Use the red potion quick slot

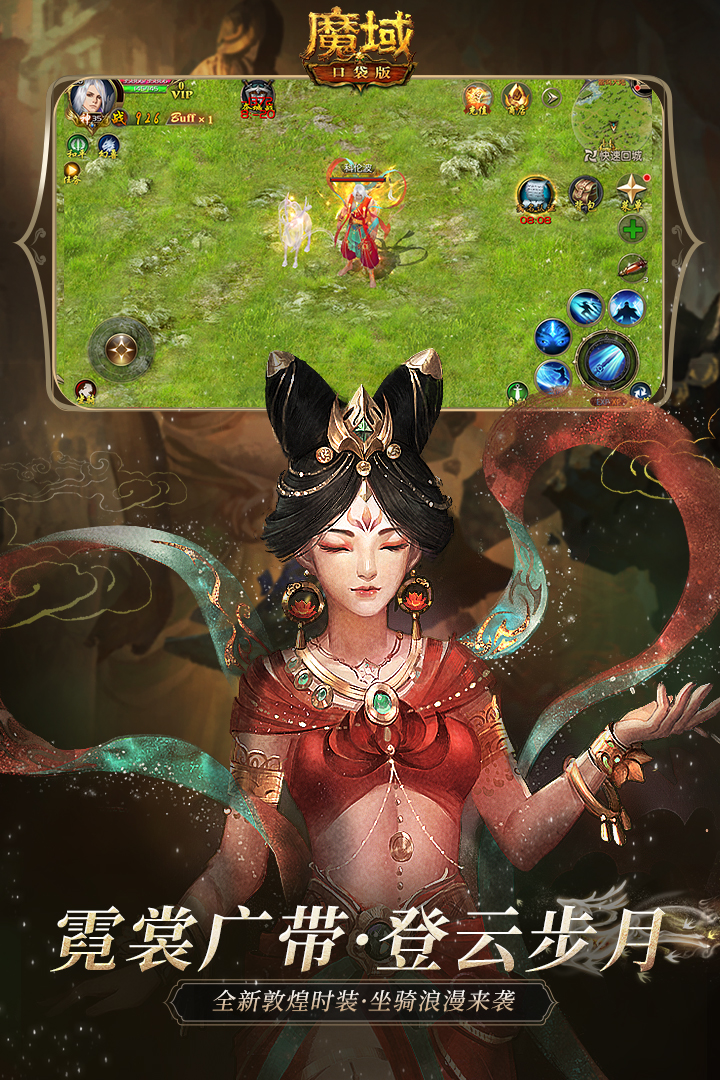tap(630, 266)
